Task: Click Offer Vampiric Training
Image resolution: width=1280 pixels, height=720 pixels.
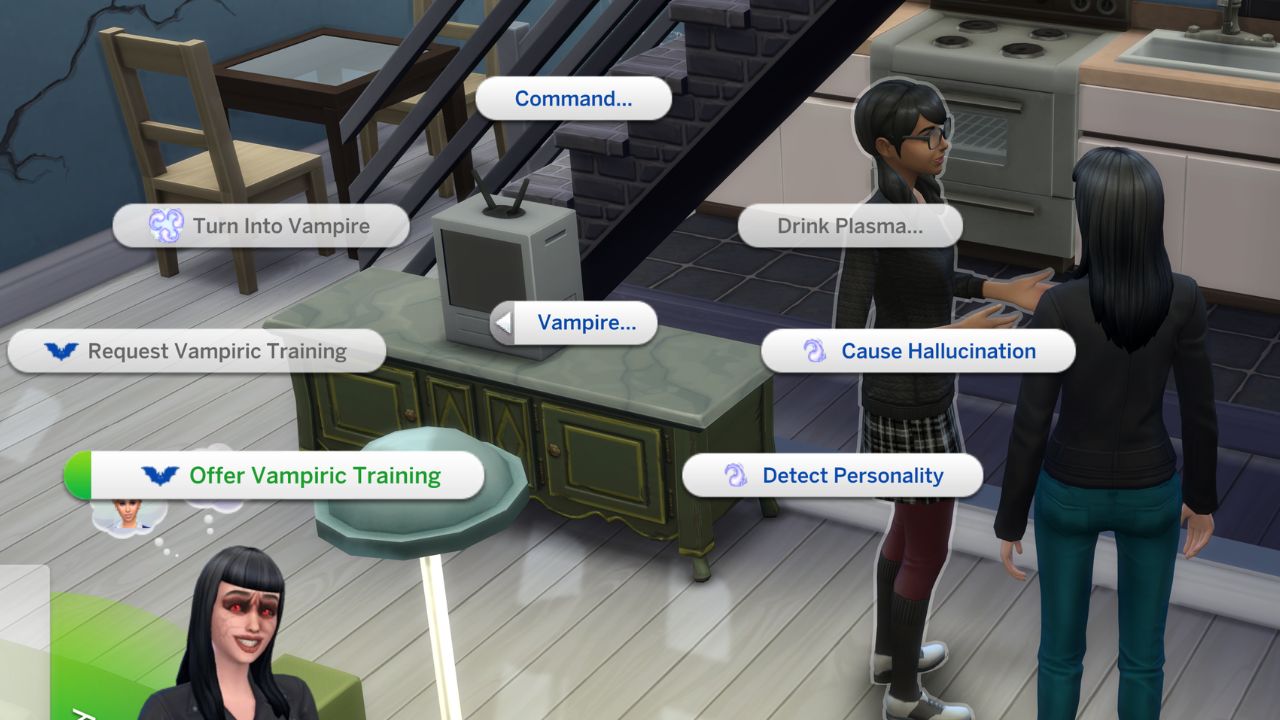Action: (290, 475)
